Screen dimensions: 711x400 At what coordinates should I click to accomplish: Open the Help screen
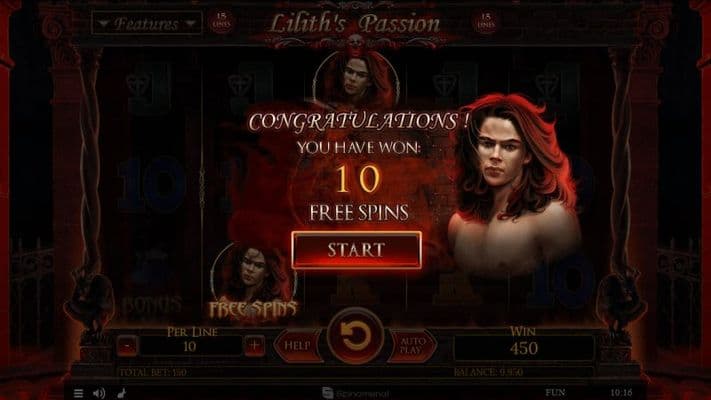coord(297,346)
